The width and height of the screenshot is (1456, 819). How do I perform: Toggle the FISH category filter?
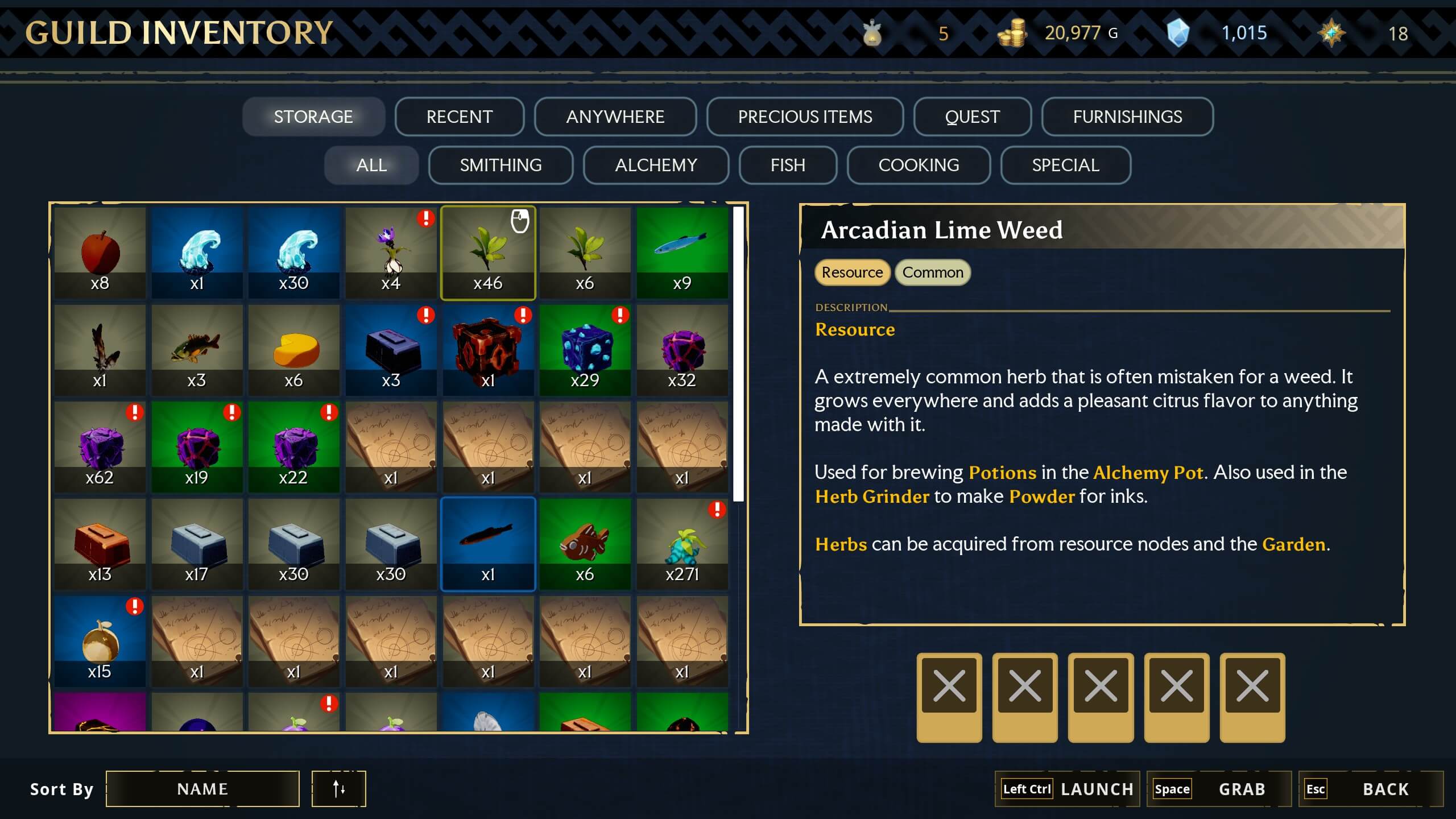pyautogui.click(x=787, y=165)
